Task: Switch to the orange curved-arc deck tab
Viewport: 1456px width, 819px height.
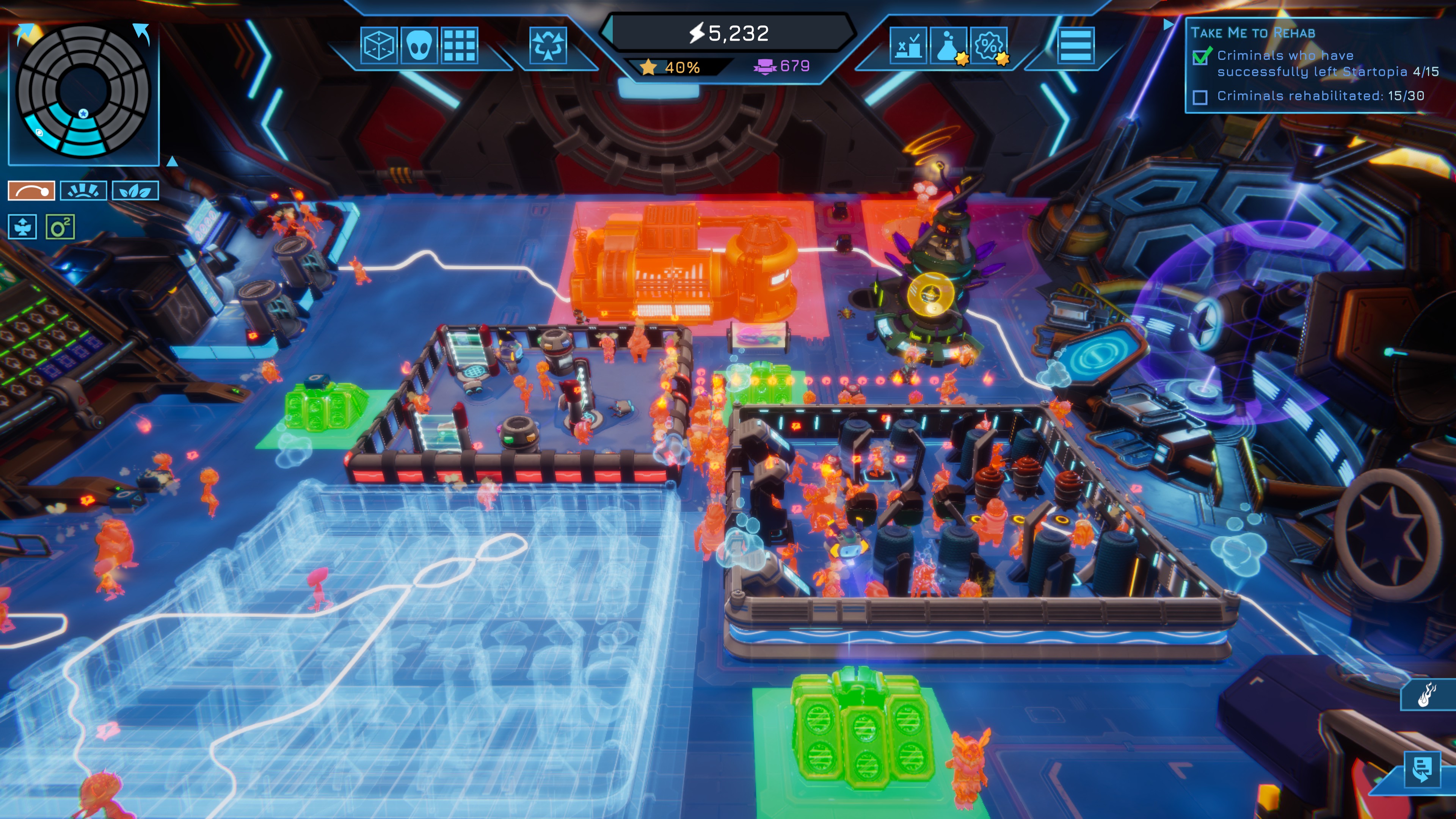Action: [31, 191]
